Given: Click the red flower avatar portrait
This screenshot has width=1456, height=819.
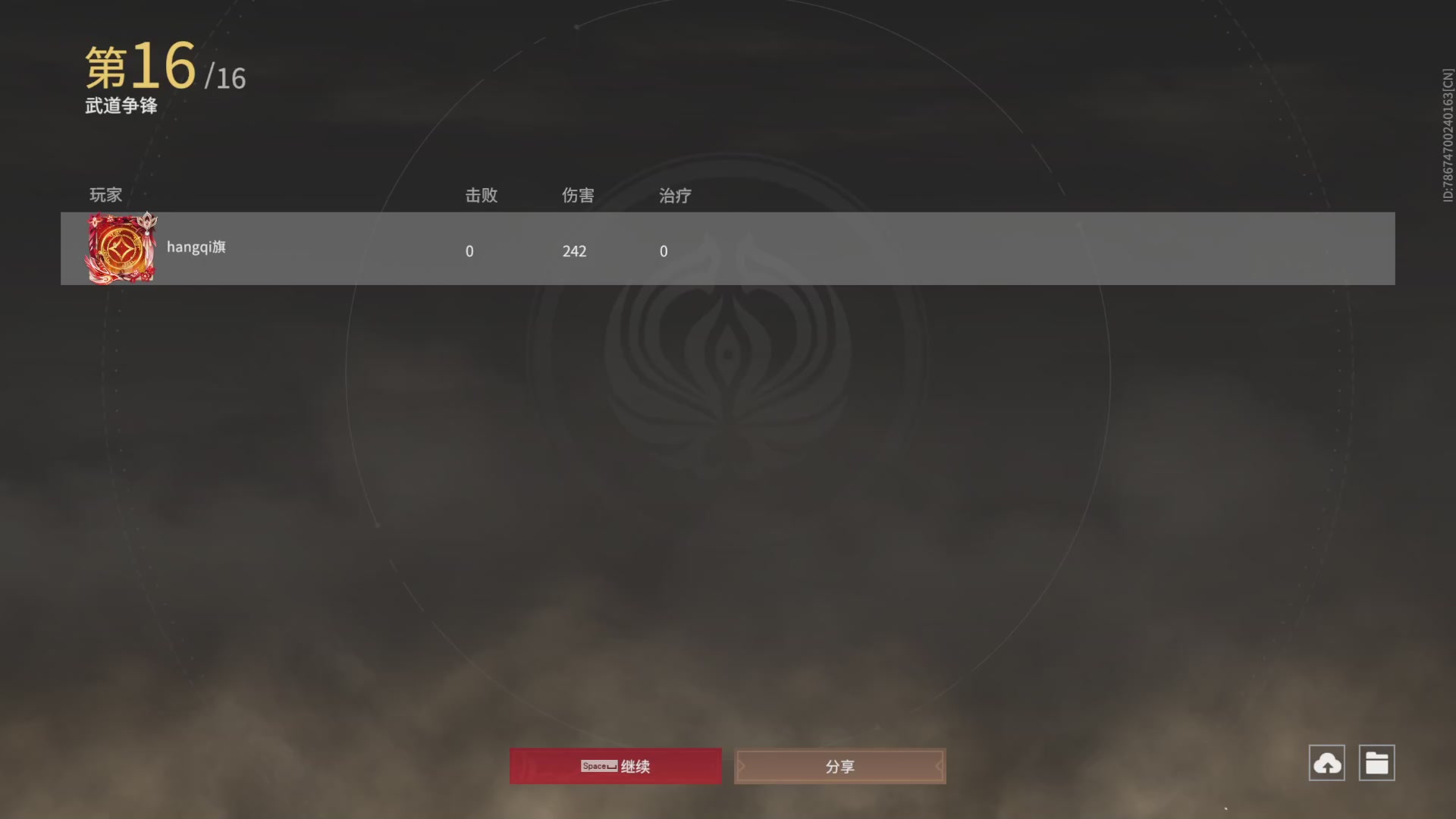Looking at the screenshot, I should (121, 248).
